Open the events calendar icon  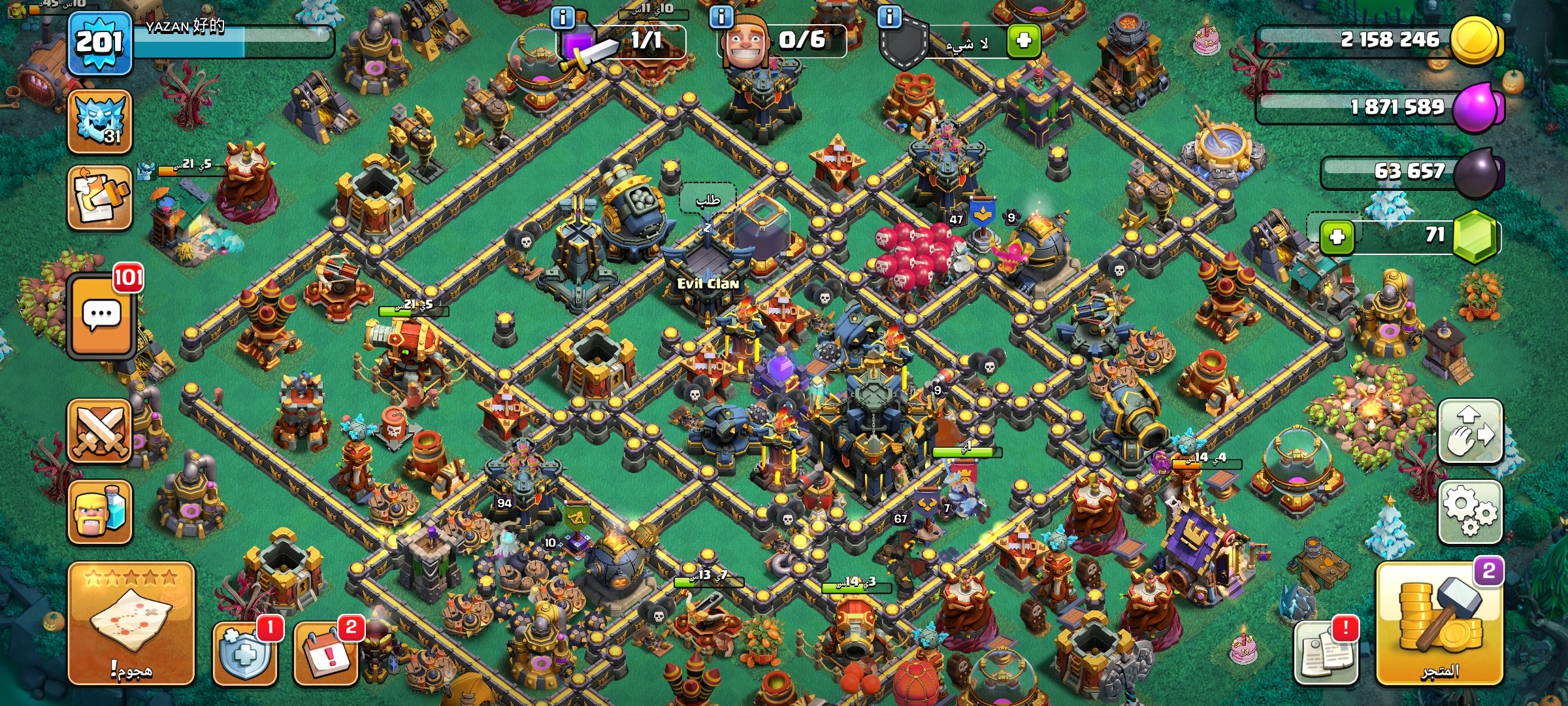[x=326, y=652]
